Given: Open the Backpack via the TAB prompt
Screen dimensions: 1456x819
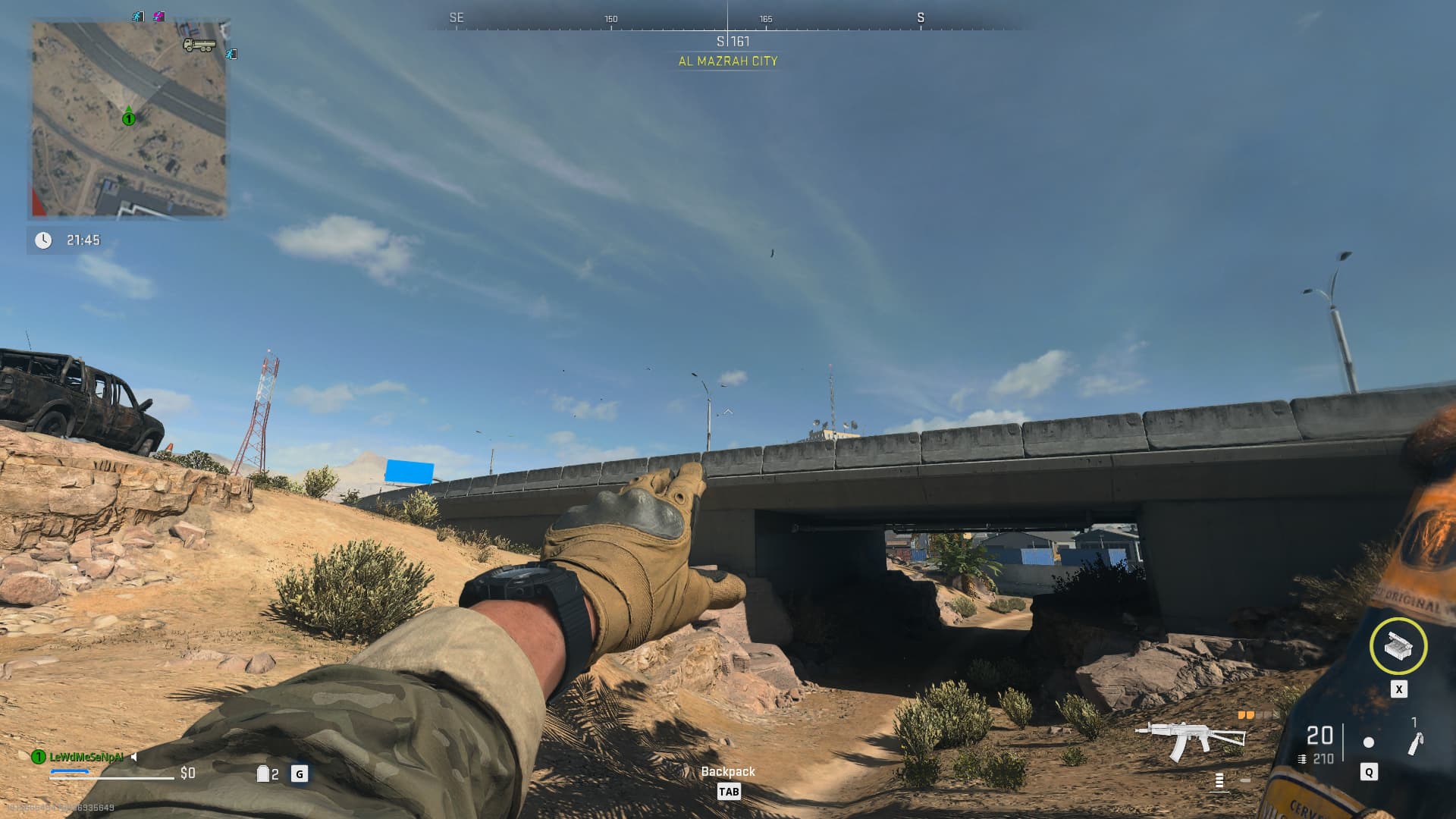Looking at the screenshot, I should (729, 791).
